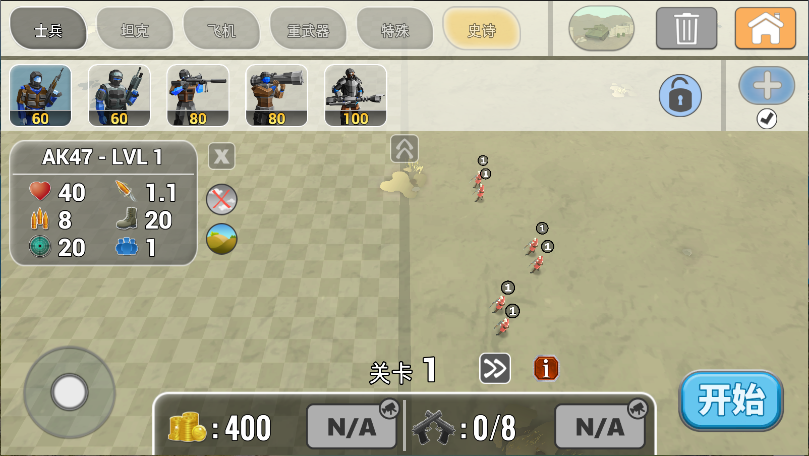Click the blue plus button

click(767, 86)
